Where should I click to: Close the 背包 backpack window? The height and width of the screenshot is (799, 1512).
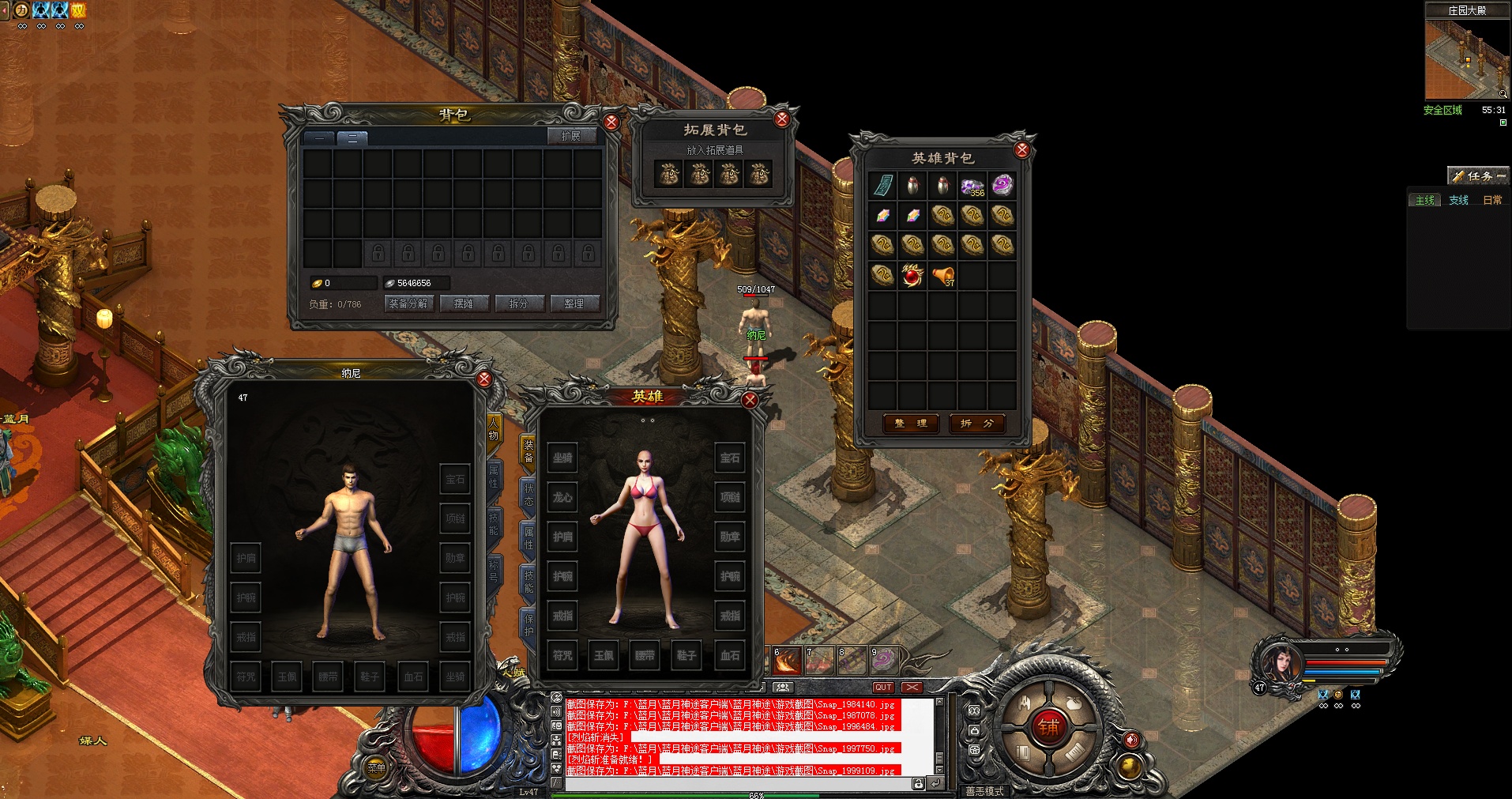(611, 122)
